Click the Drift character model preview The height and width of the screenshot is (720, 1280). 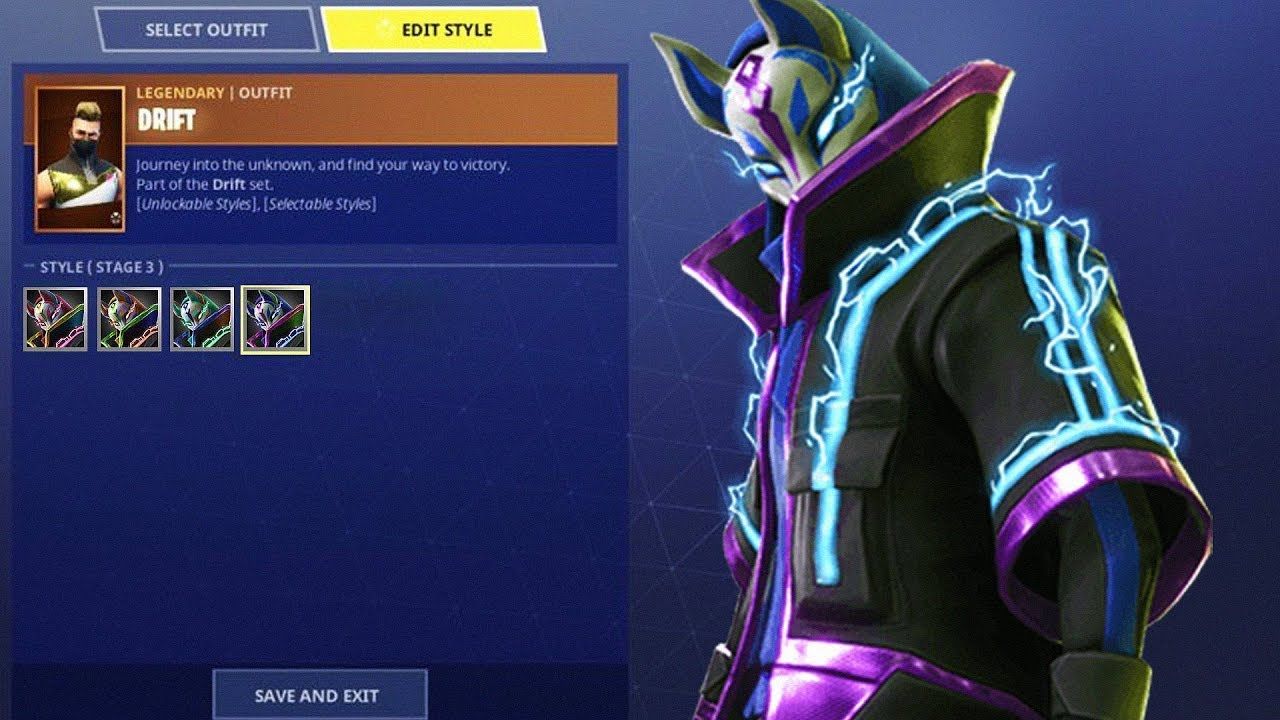[940, 360]
